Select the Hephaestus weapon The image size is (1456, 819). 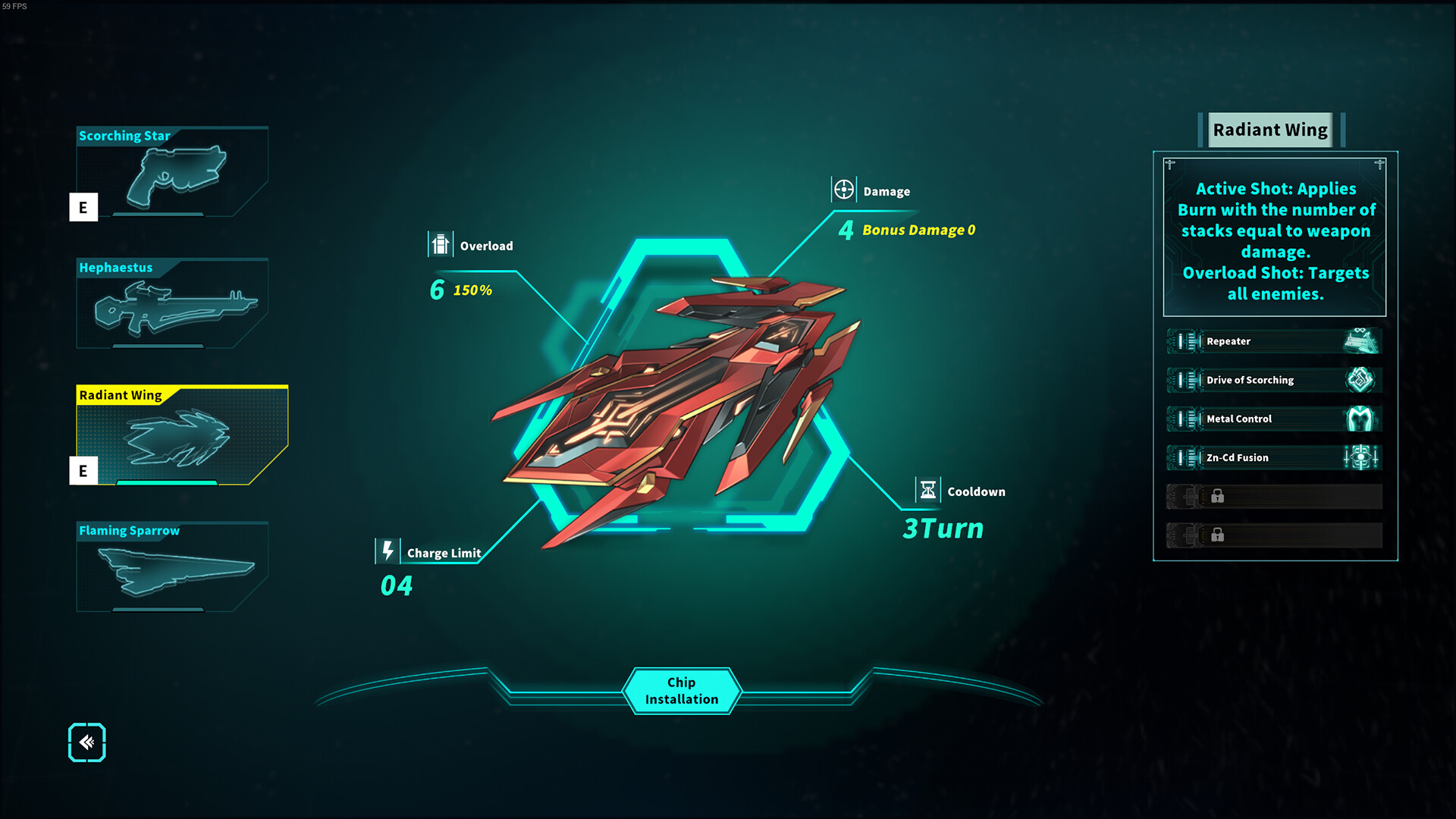point(172,306)
